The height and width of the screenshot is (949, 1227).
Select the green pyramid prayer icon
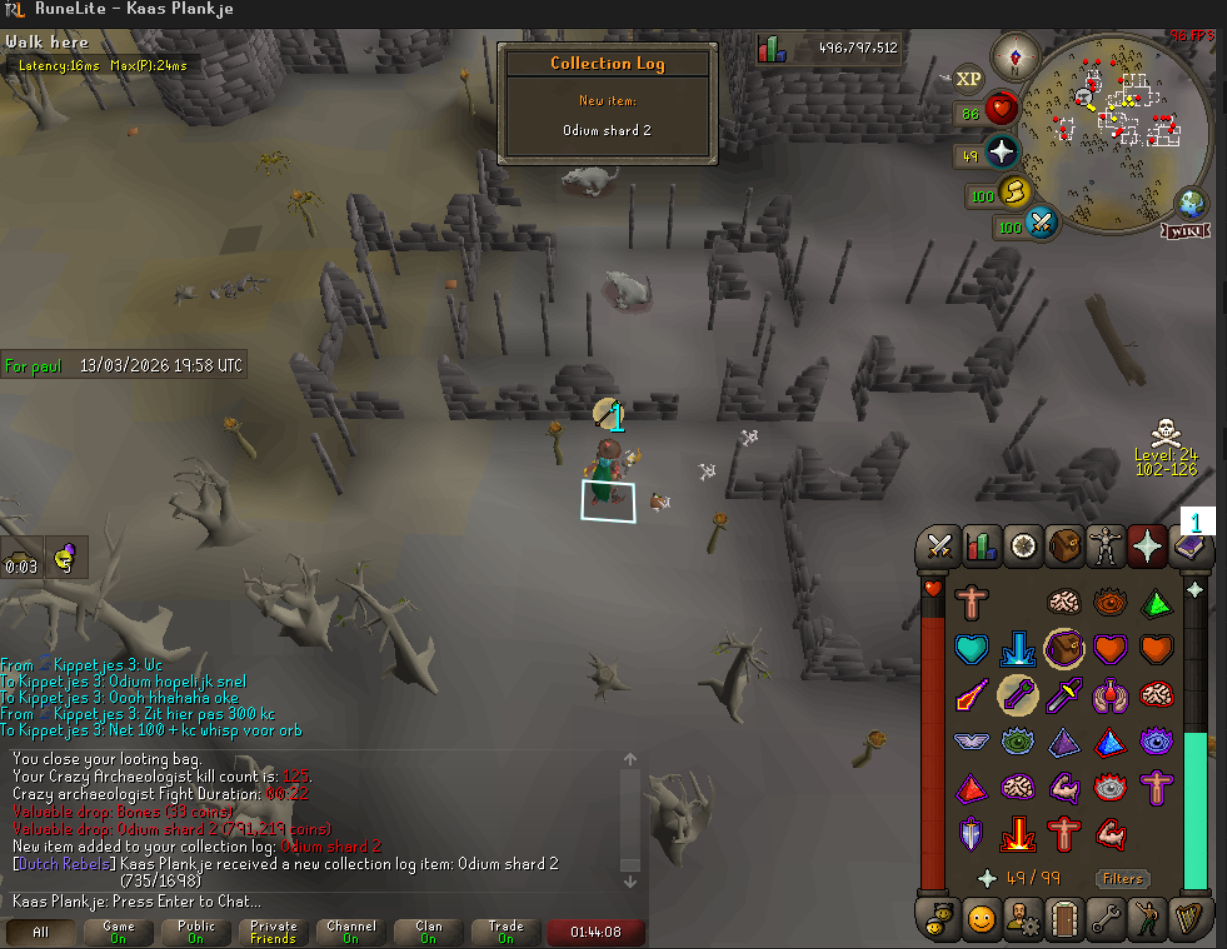(x=1157, y=602)
